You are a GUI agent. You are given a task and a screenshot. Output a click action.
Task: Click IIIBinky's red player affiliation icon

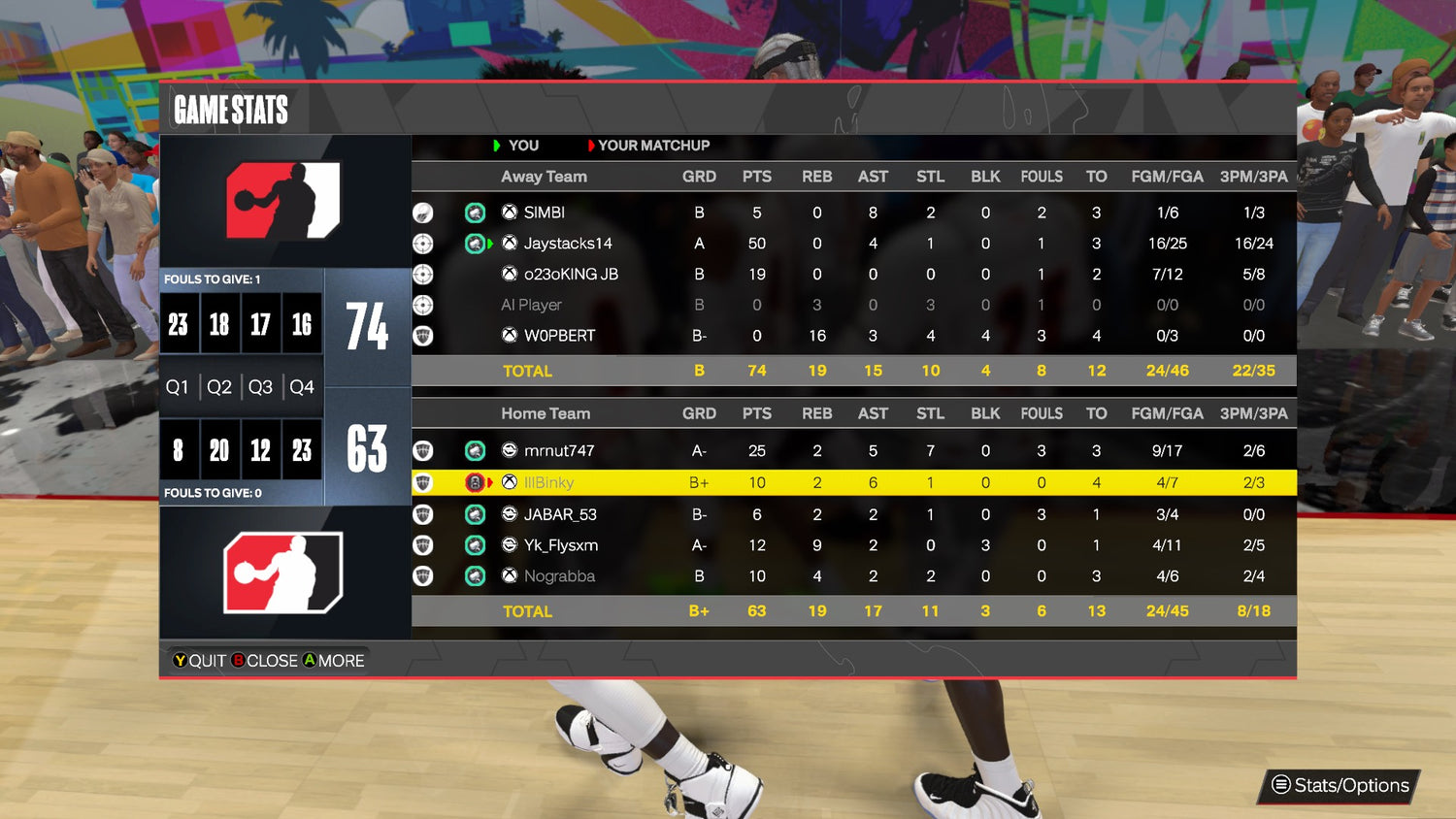[x=475, y=482]
